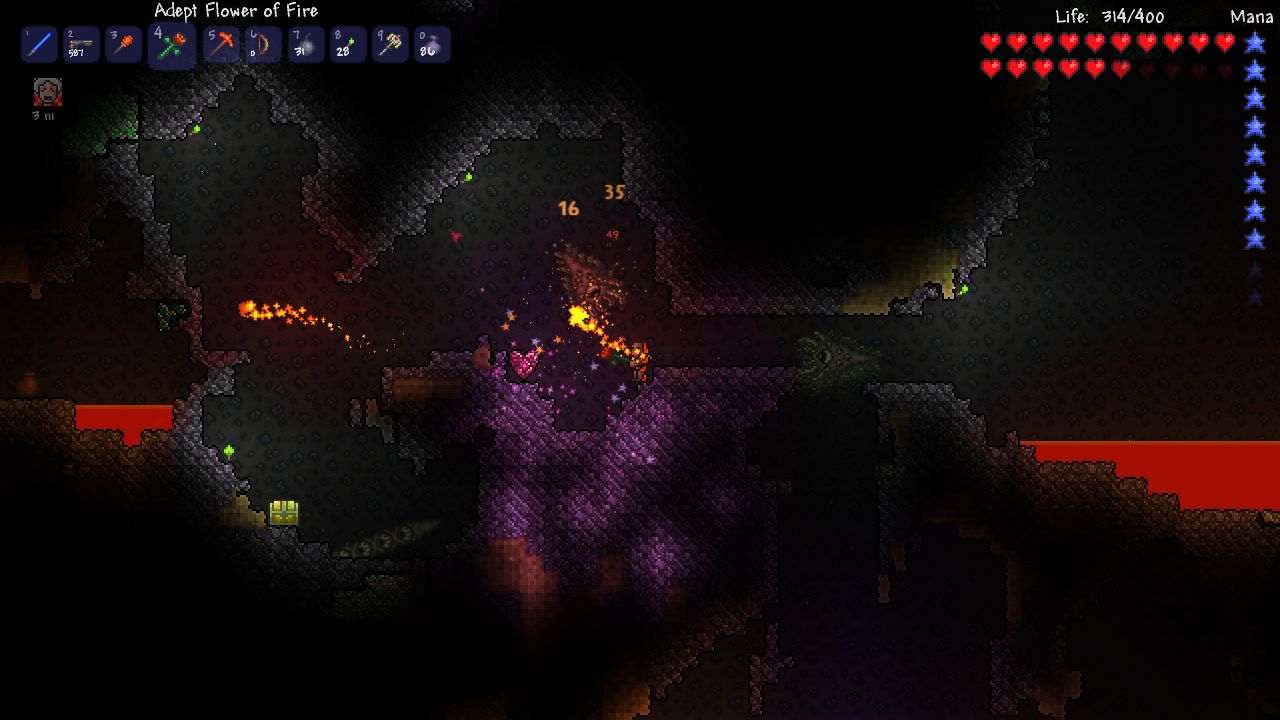Click the topmost mana star
Image resolution: width=1280 pixels, height=720 pixels.
pyautogui.click(x=1254, y=42)
